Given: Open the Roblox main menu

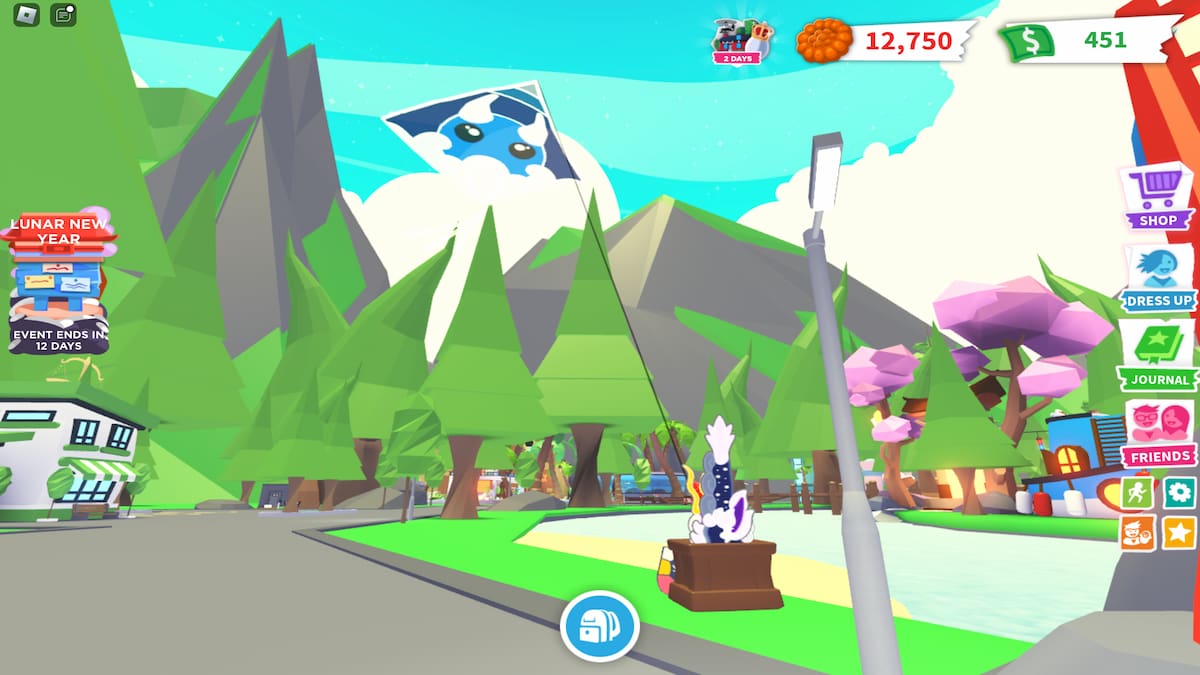Looking at the screenshot, I should (26, 15).
